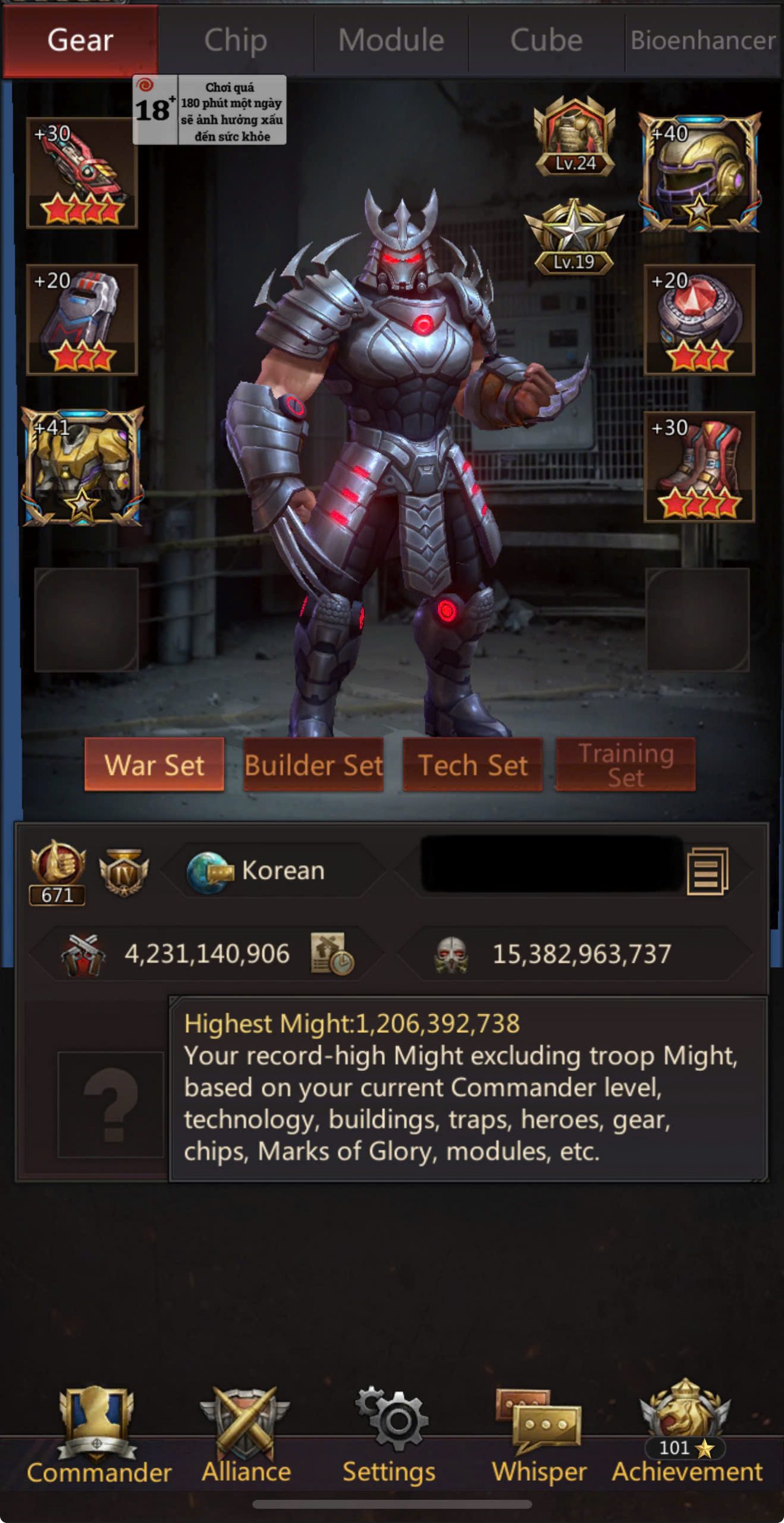Image resolution: width=784 pixels, height=1523 pixels.
Task: Choose the Training Set loadout
Action: pyautogui.click(x=625, y=764)
